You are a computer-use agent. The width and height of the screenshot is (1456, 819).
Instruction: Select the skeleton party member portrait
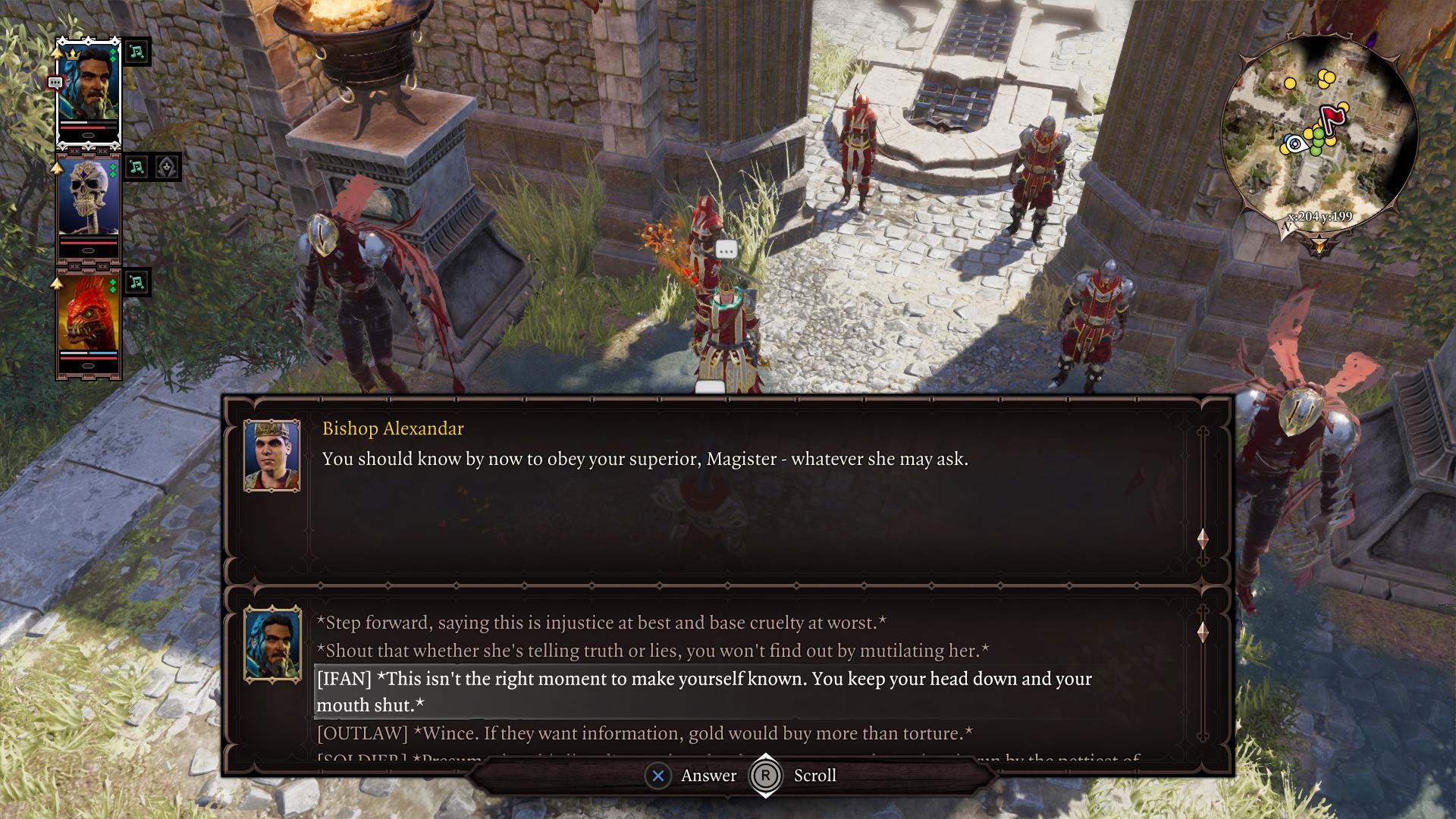tap(89, 203)
